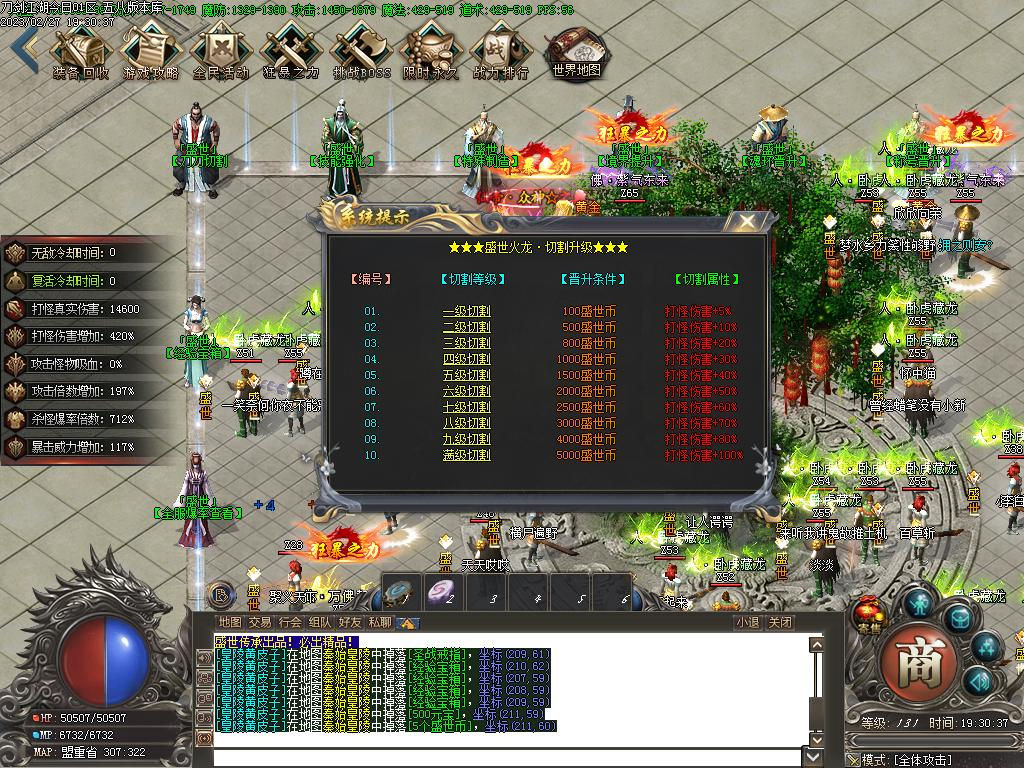Open the 游戏攻略 game guide
Screen dimensions: 1024x768
[150, 50]
